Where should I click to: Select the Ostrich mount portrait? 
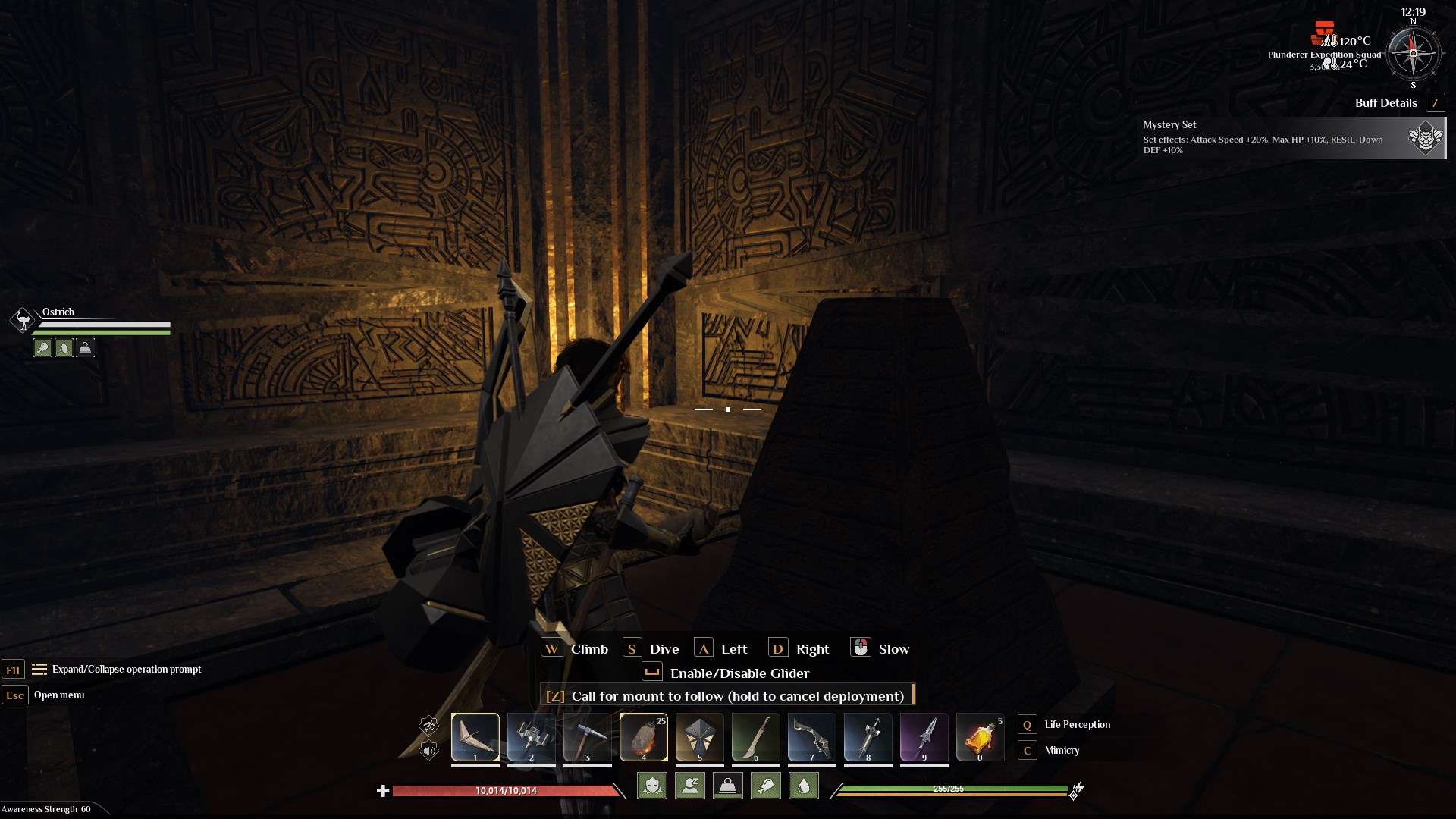point(23,320)
